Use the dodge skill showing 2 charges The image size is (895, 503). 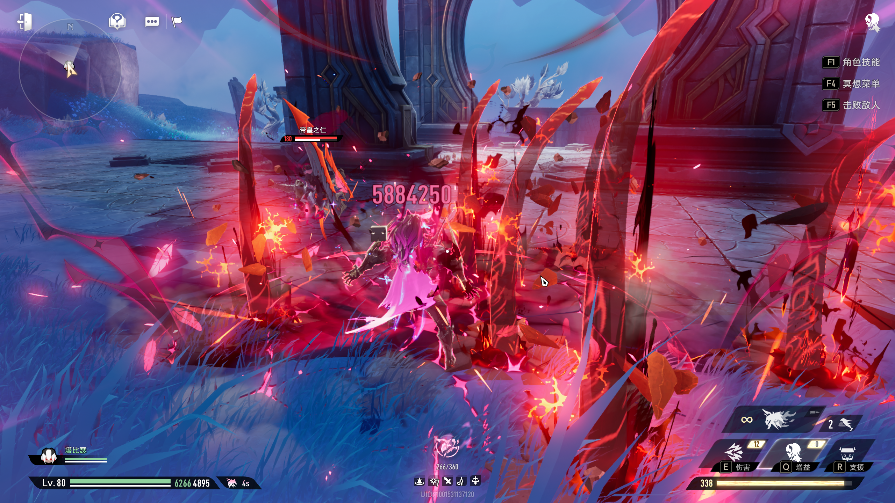pyautogui.click(x=842, y=423)
